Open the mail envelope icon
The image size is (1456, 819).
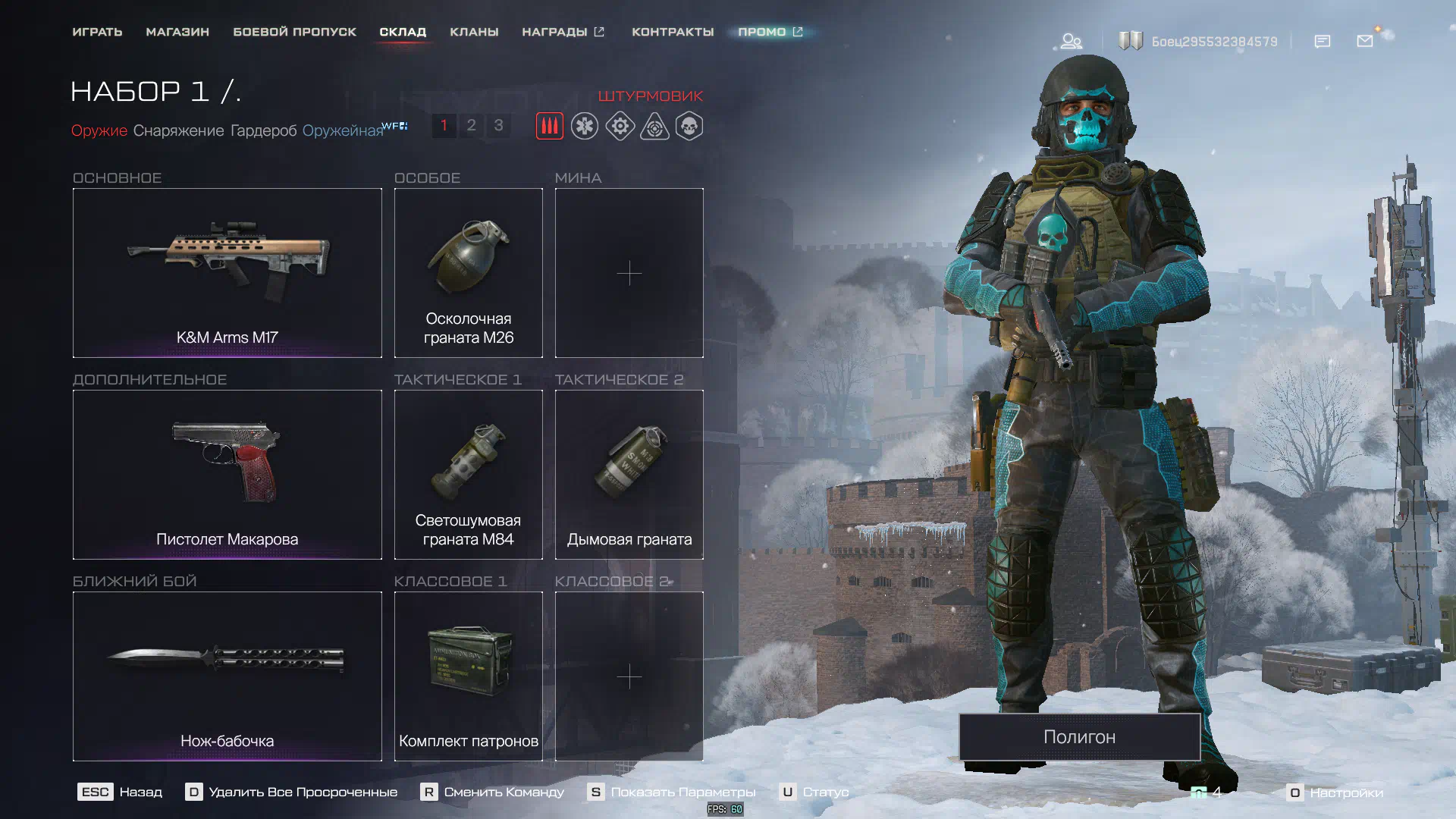(x=1365, y=41)
